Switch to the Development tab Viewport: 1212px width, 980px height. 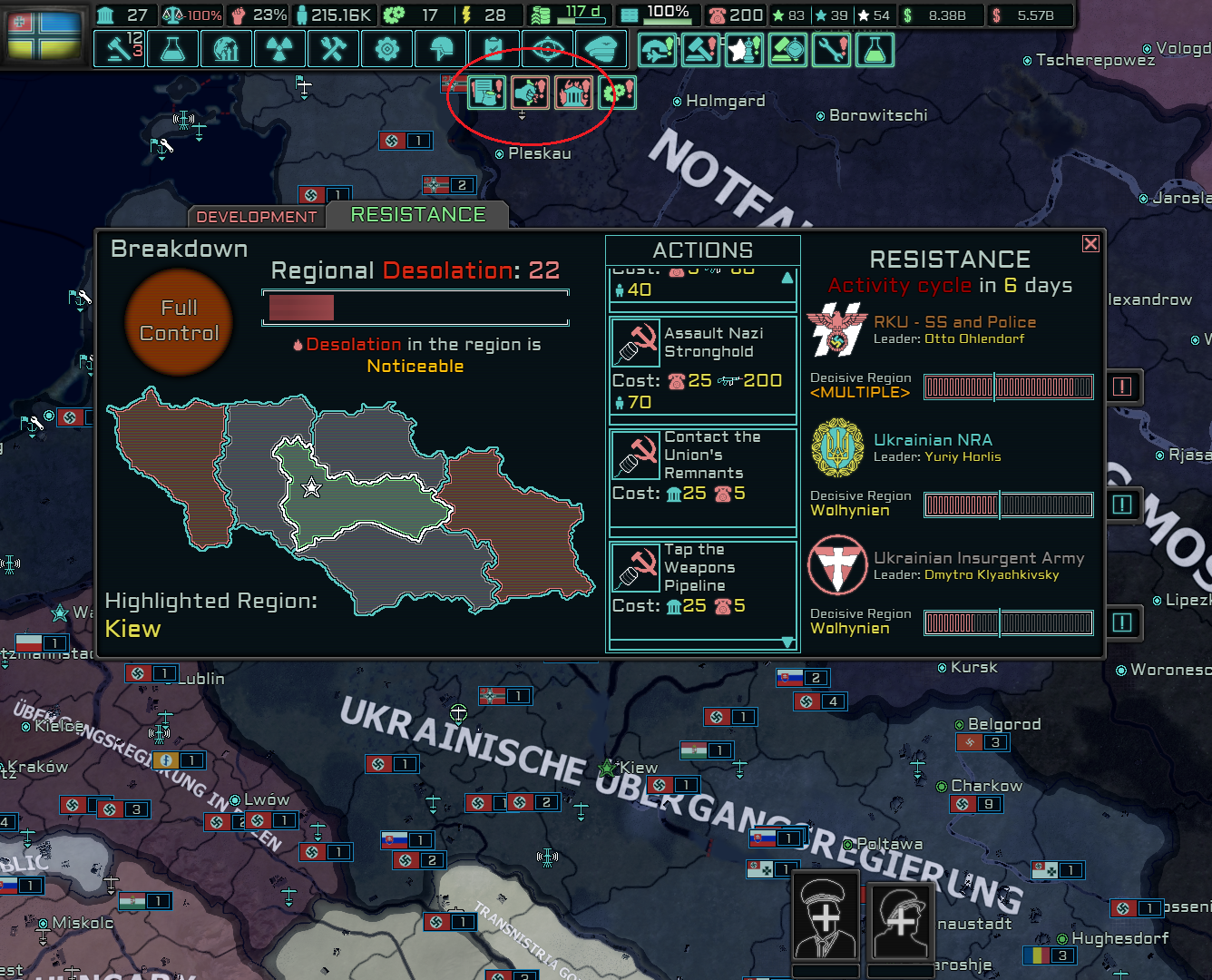(x=257, y=216)
